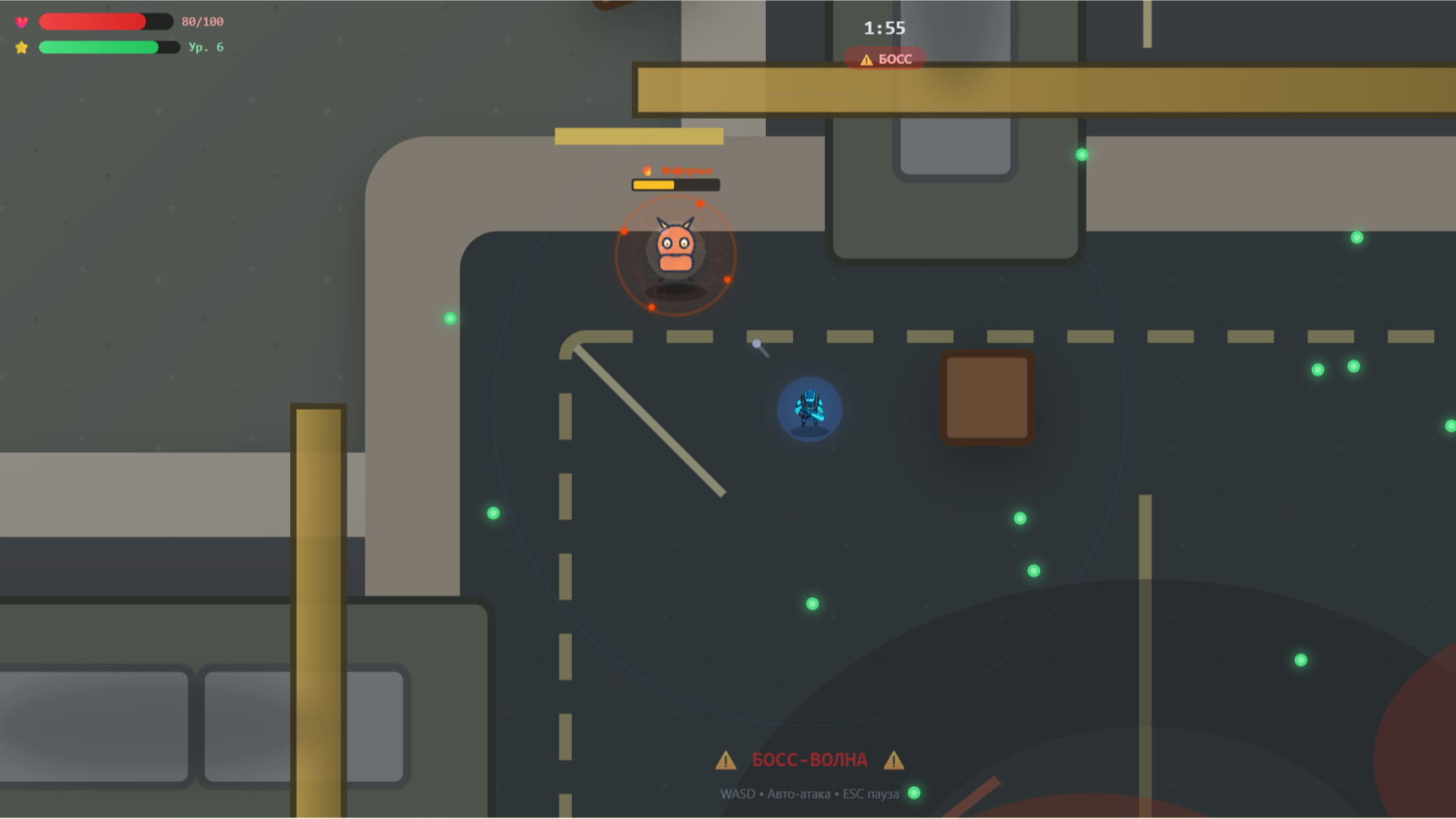This screenshot has width=1456, height=819.
Task: Click the fire icon above the Инфернал nameplate
Action: pyautogui.click(x=646, y=169)
